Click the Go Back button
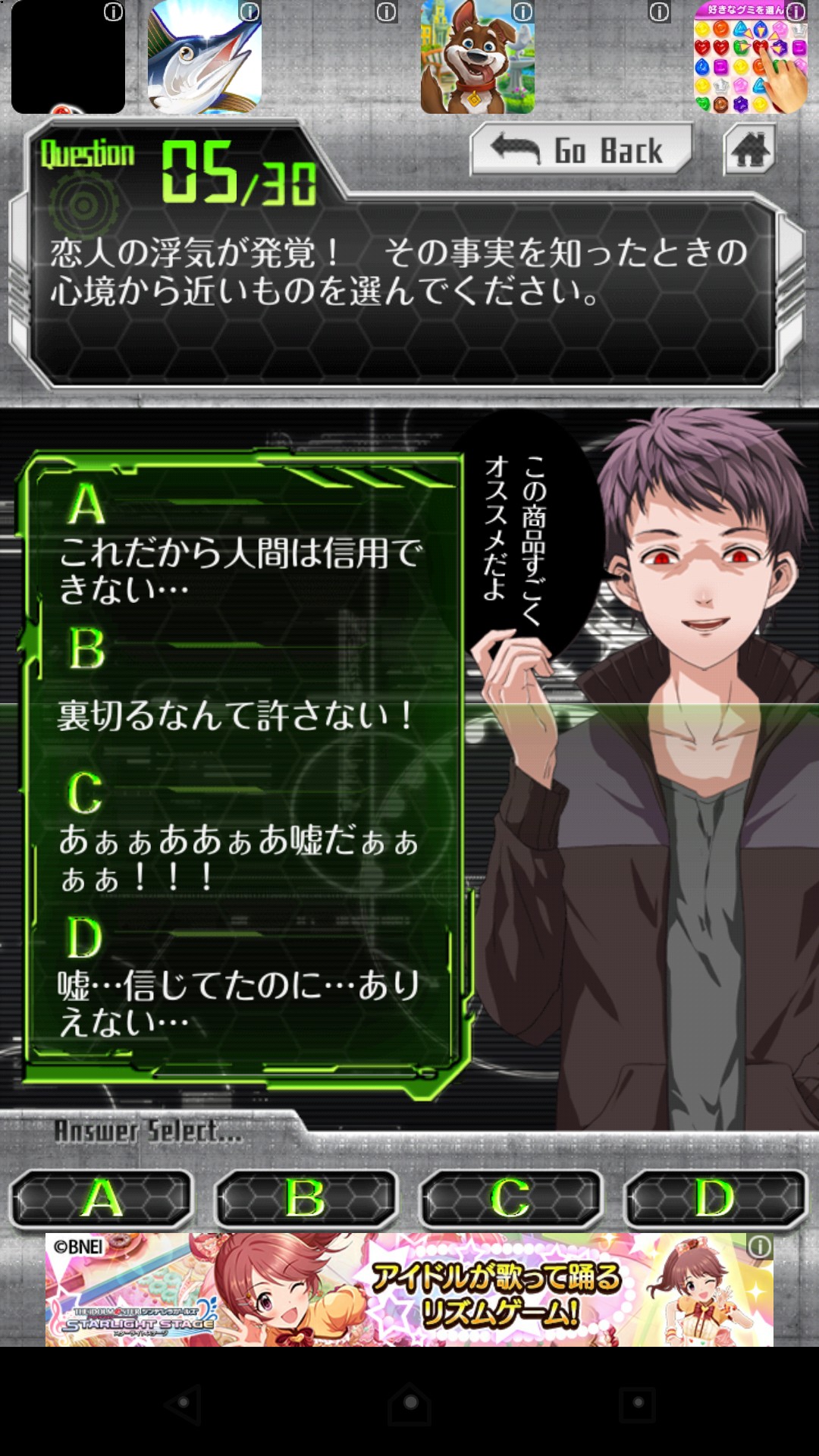Viewport: 819px width, 1456px height. (x=581, y=149)
